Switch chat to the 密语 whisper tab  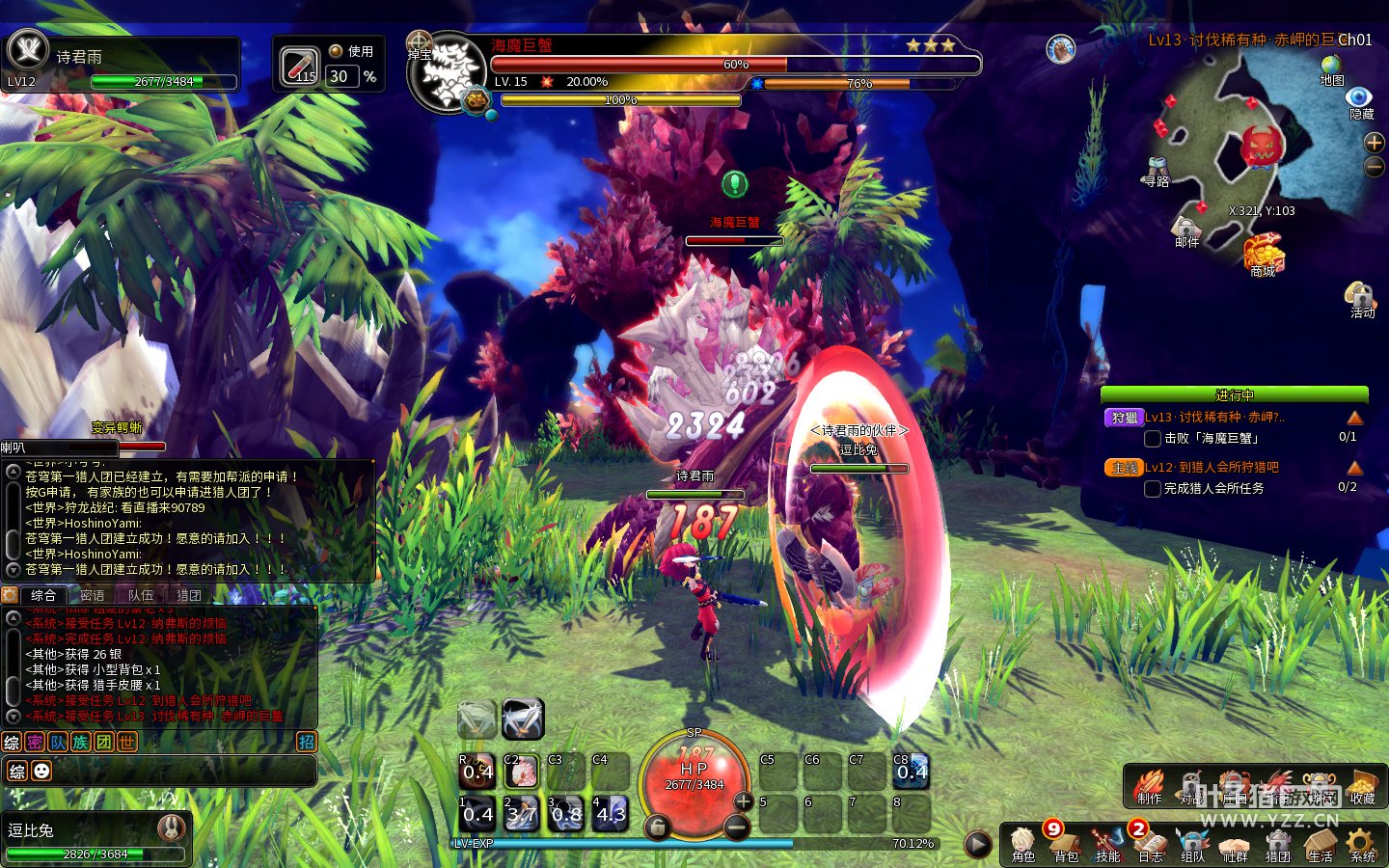click(93, 595)
